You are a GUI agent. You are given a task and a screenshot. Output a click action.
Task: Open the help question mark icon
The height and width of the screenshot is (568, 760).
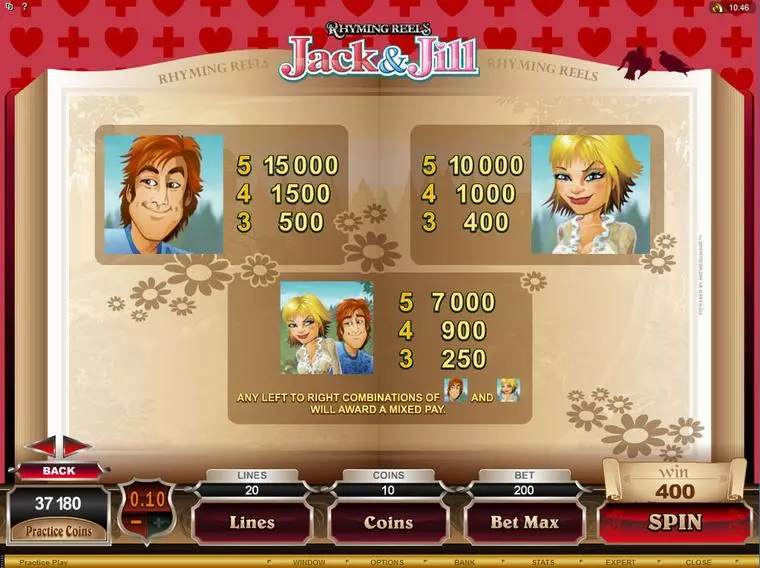click(22, 7)
